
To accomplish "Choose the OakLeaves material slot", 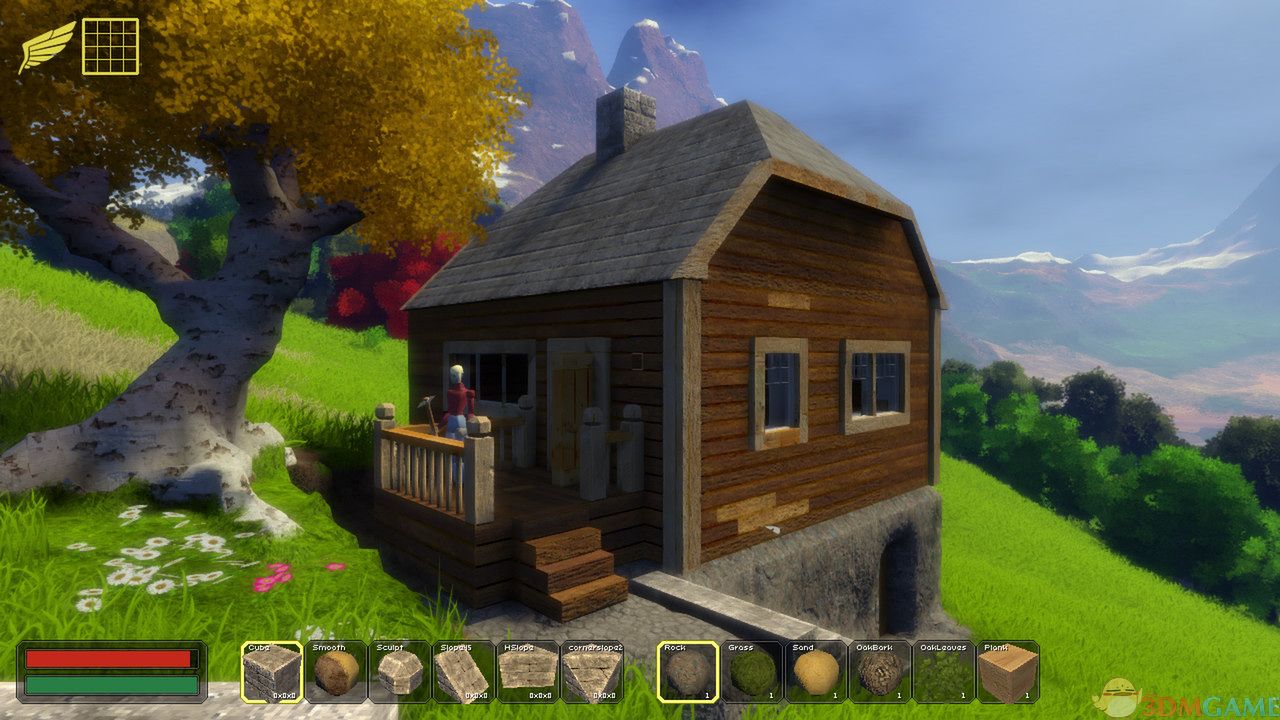I will [x=943, y=671].
